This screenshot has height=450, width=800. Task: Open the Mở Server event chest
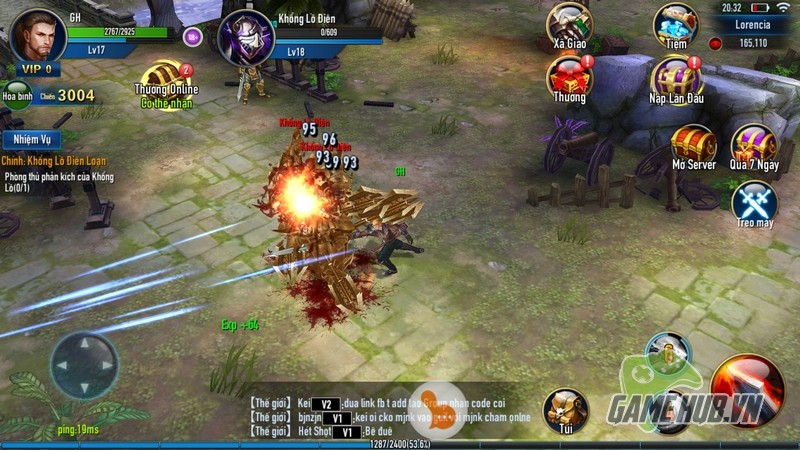click(692, 143)
